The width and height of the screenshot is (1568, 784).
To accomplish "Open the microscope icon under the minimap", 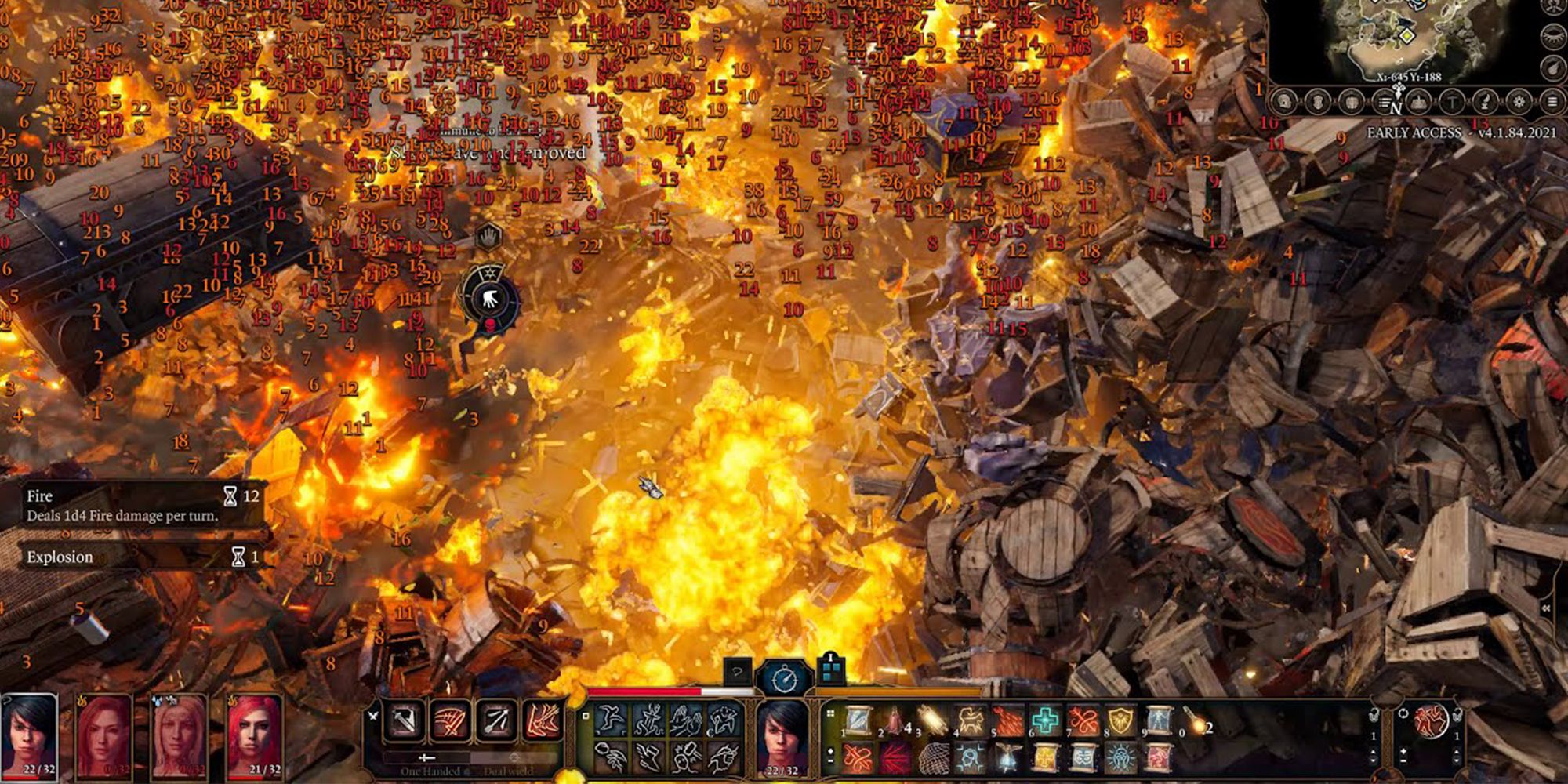I will [1485, 101].
